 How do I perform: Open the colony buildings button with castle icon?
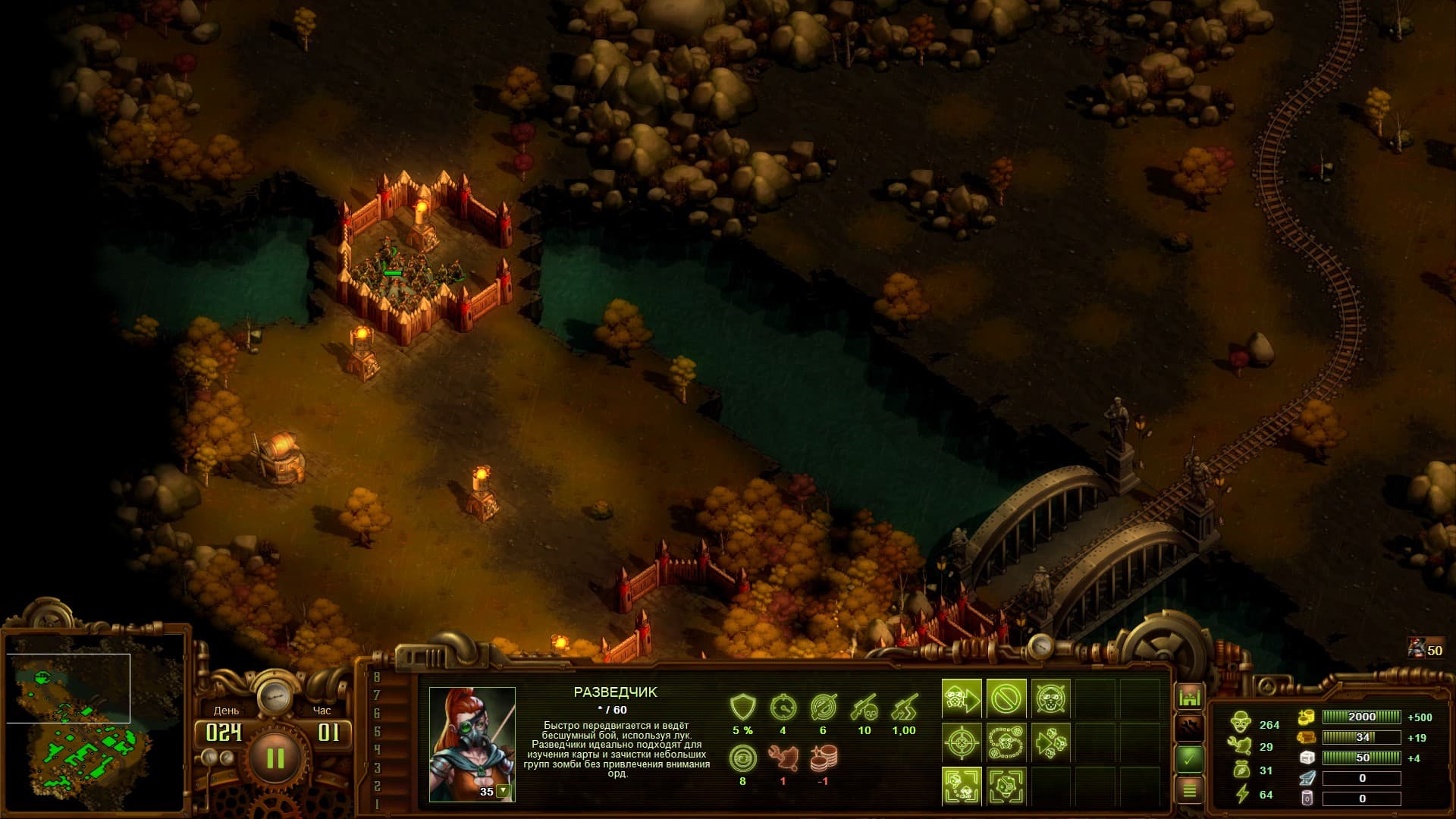click(x=1189, y=696)
